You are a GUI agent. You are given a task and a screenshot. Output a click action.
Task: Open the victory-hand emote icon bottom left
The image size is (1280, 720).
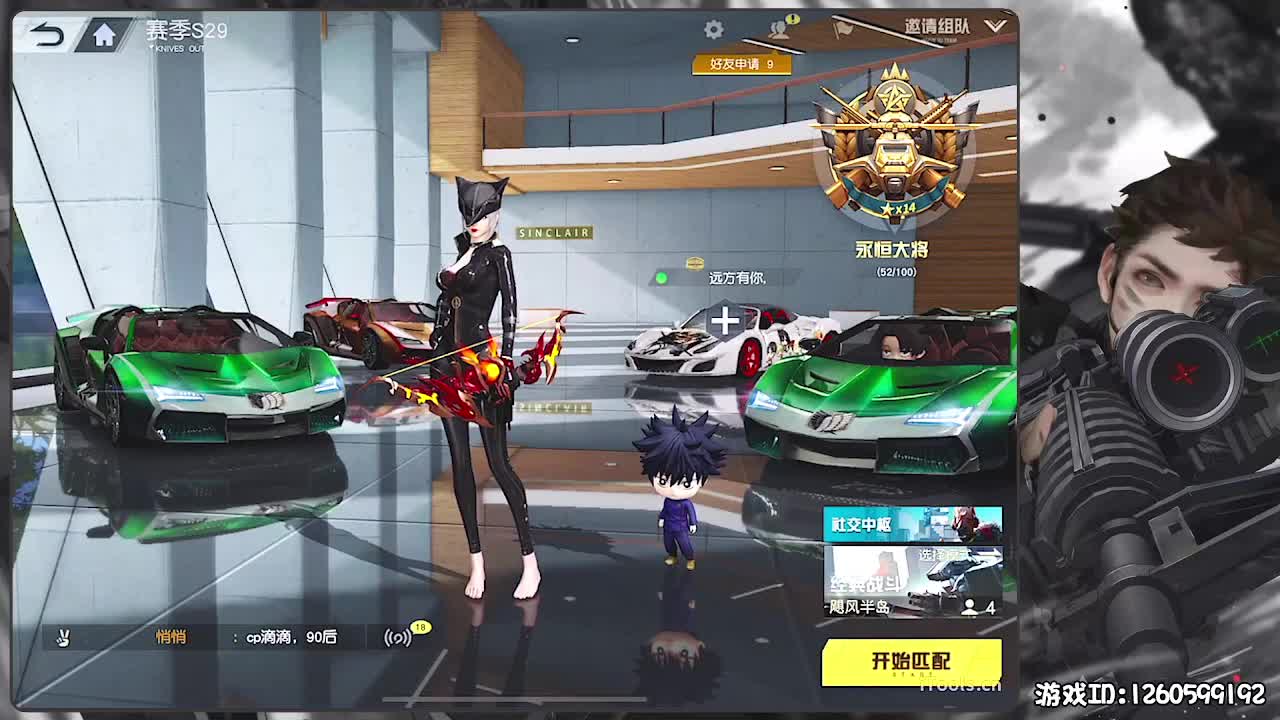tap(63, 637)
